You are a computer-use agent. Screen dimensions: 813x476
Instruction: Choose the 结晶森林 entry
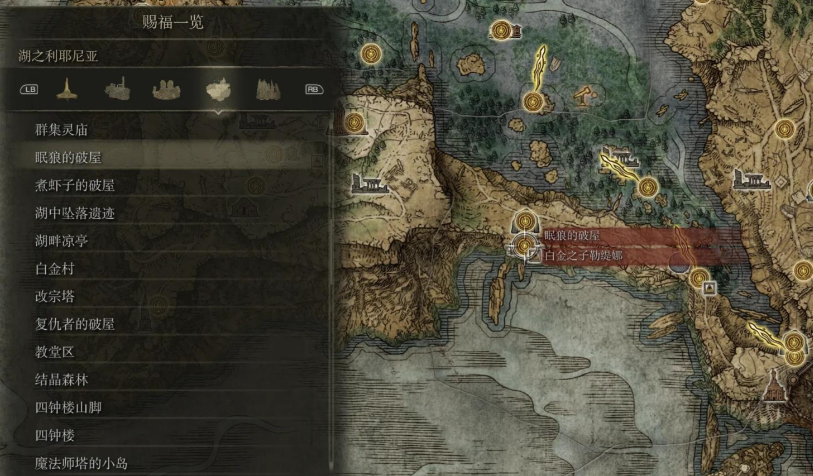(62, 380)
